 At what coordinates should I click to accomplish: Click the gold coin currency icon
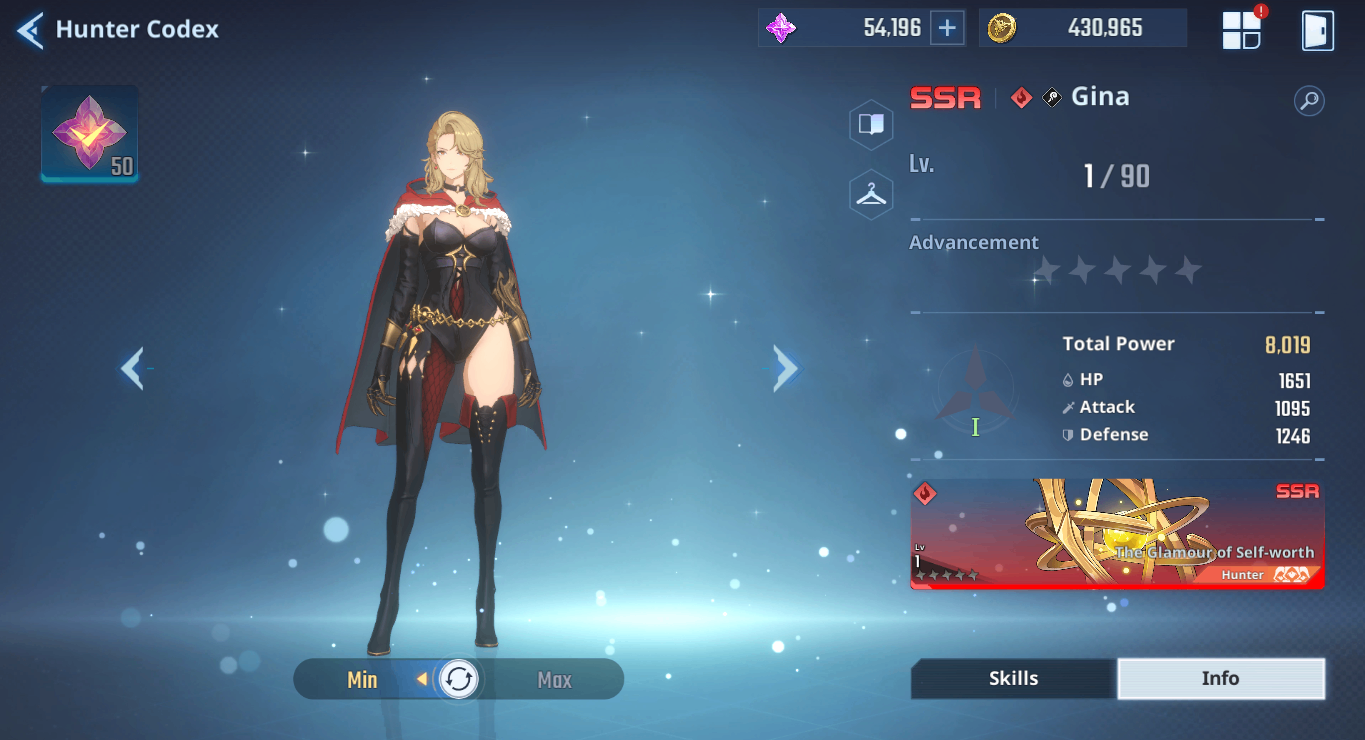tap(1001, 28)
